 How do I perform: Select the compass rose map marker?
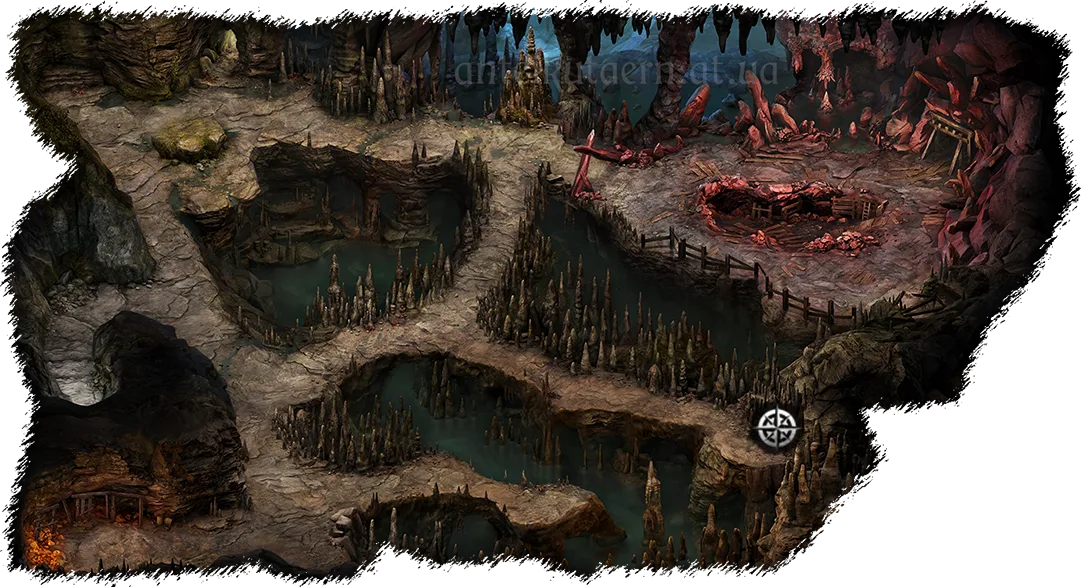pos(777,429)
